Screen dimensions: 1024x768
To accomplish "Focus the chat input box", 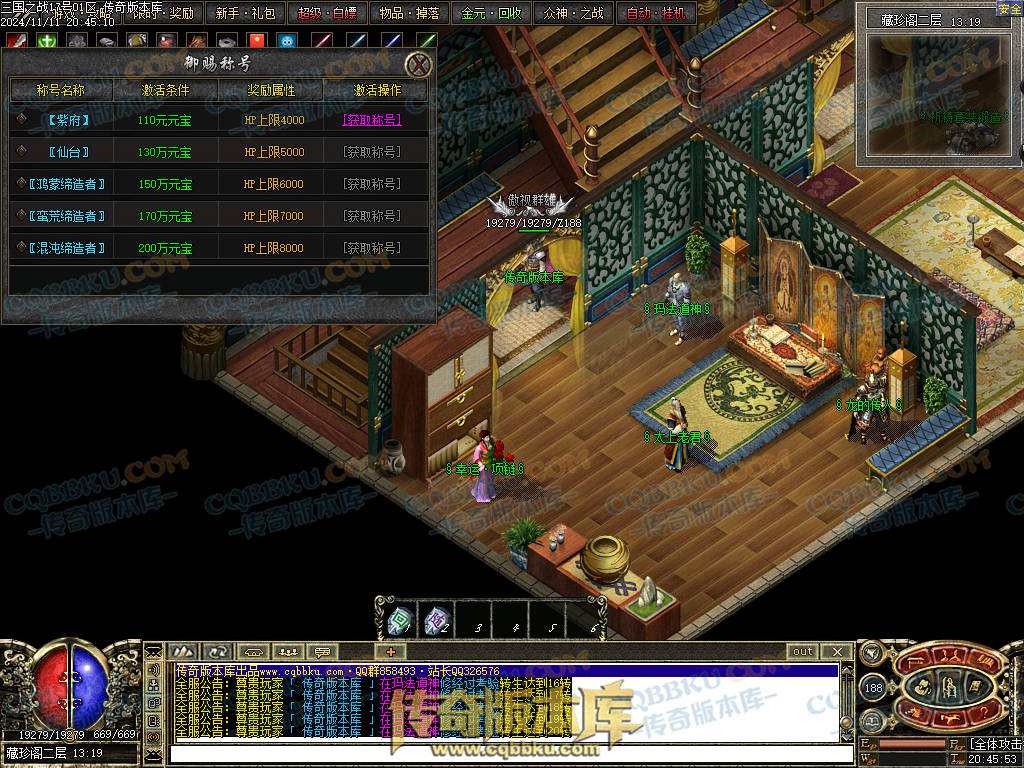I will (500, 753).
